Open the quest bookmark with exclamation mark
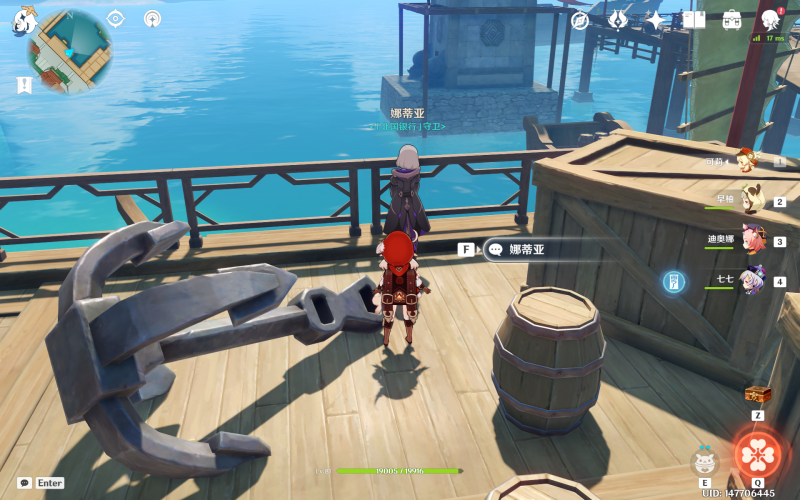Screen dimensions: 800x500 tap(24, 85)
